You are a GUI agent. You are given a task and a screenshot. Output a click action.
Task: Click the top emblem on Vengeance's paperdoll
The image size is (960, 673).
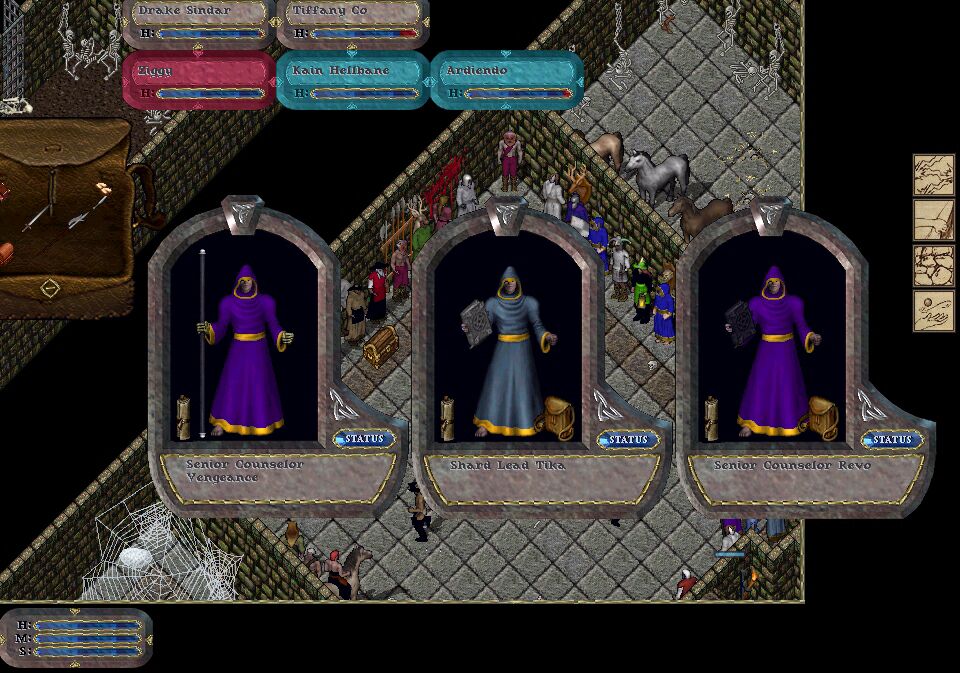(243, 213)
